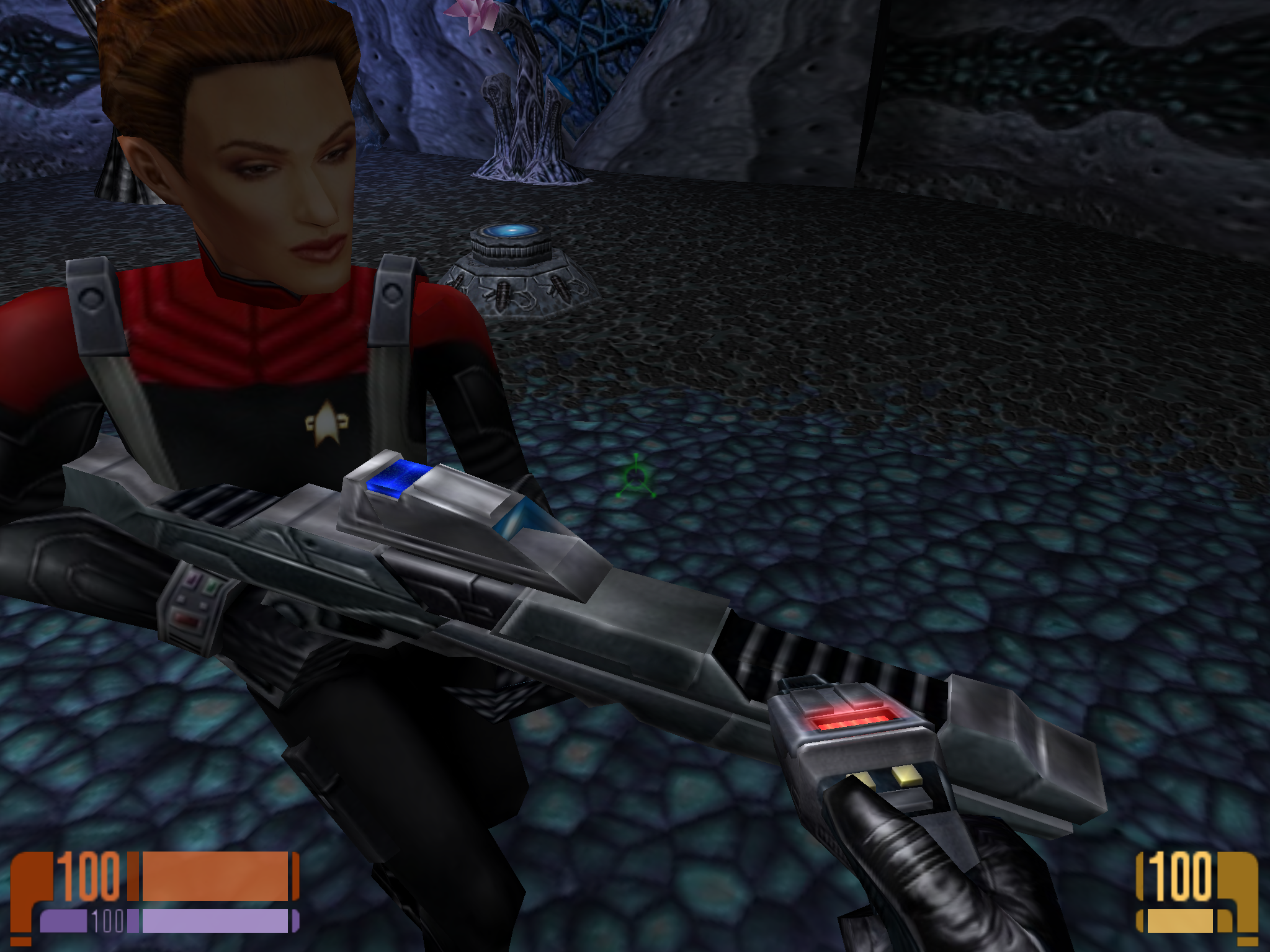Image resolution: width=1270 pixels, height=952 pixels.
Task: Click the pink crystal flower formation
Action: tap(474, 16)
